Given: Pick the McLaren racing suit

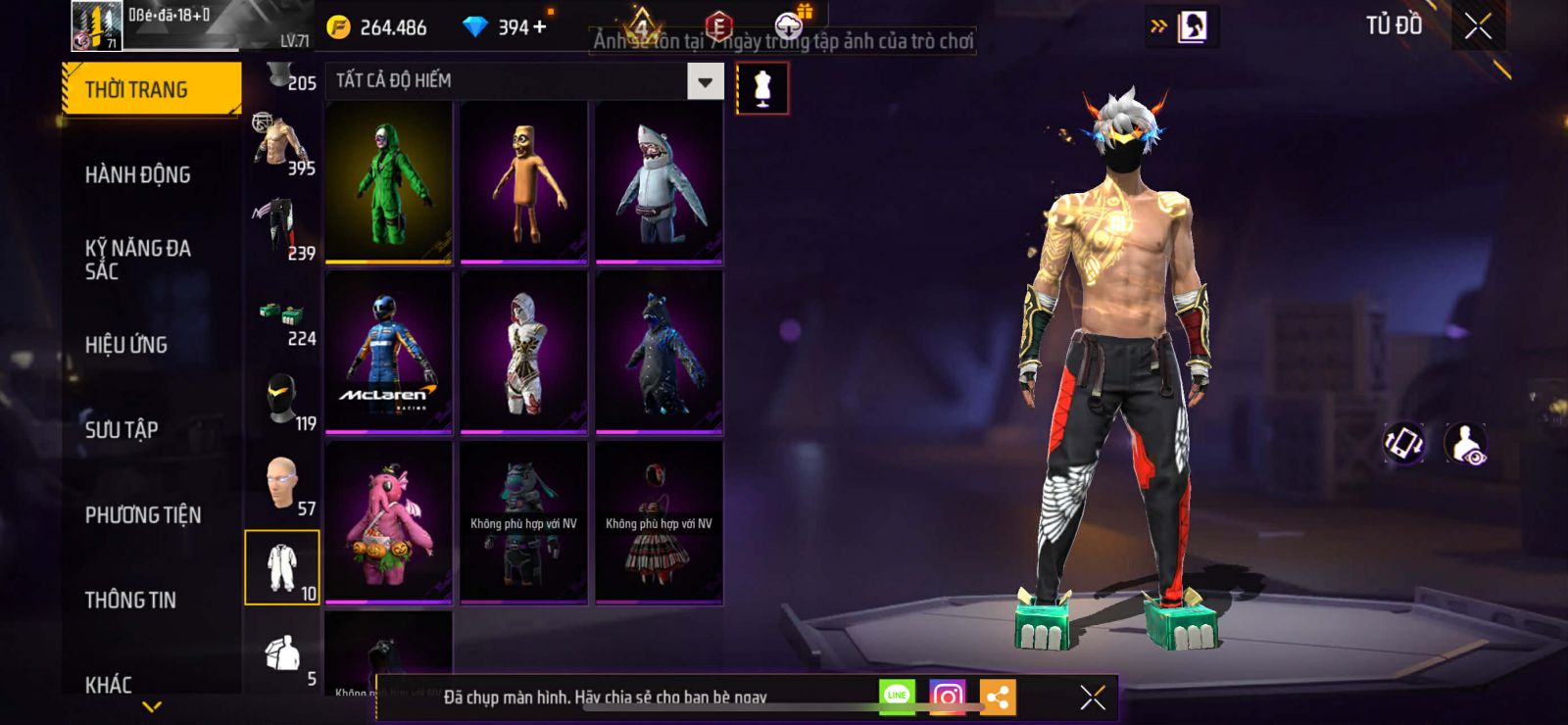Looking at the screenshot, I should click(x=389, y=352).
